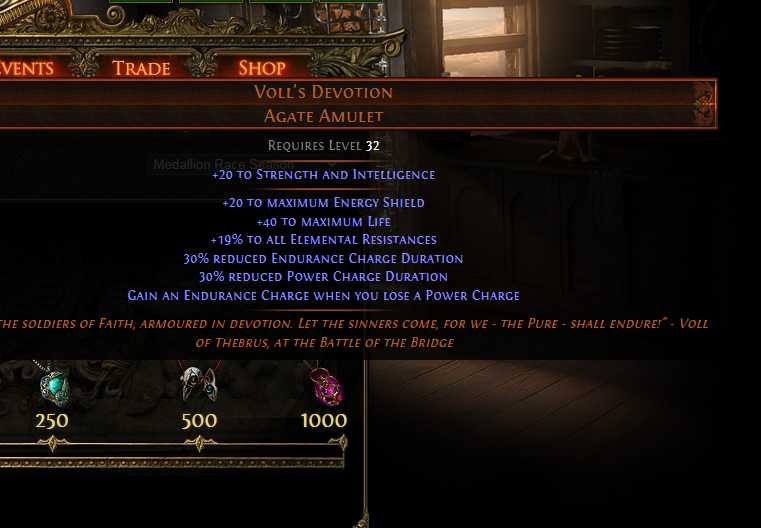The image size is (761, 528).
Task: Select the teal amulet reward at 250
Action: click(x=53, y=384)
